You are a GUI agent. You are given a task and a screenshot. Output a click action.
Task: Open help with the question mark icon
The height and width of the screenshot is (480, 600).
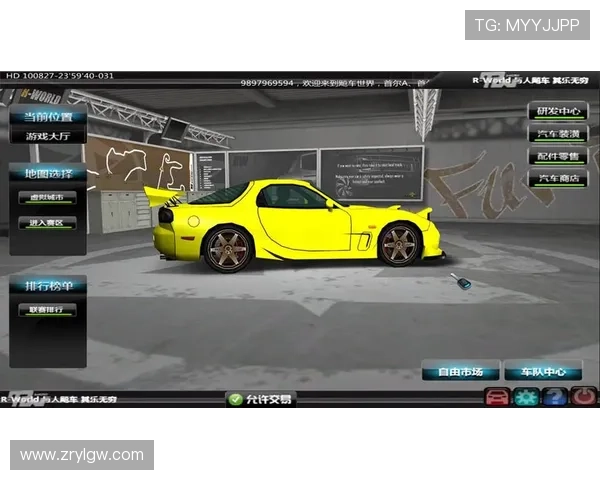tap(555, 398)
